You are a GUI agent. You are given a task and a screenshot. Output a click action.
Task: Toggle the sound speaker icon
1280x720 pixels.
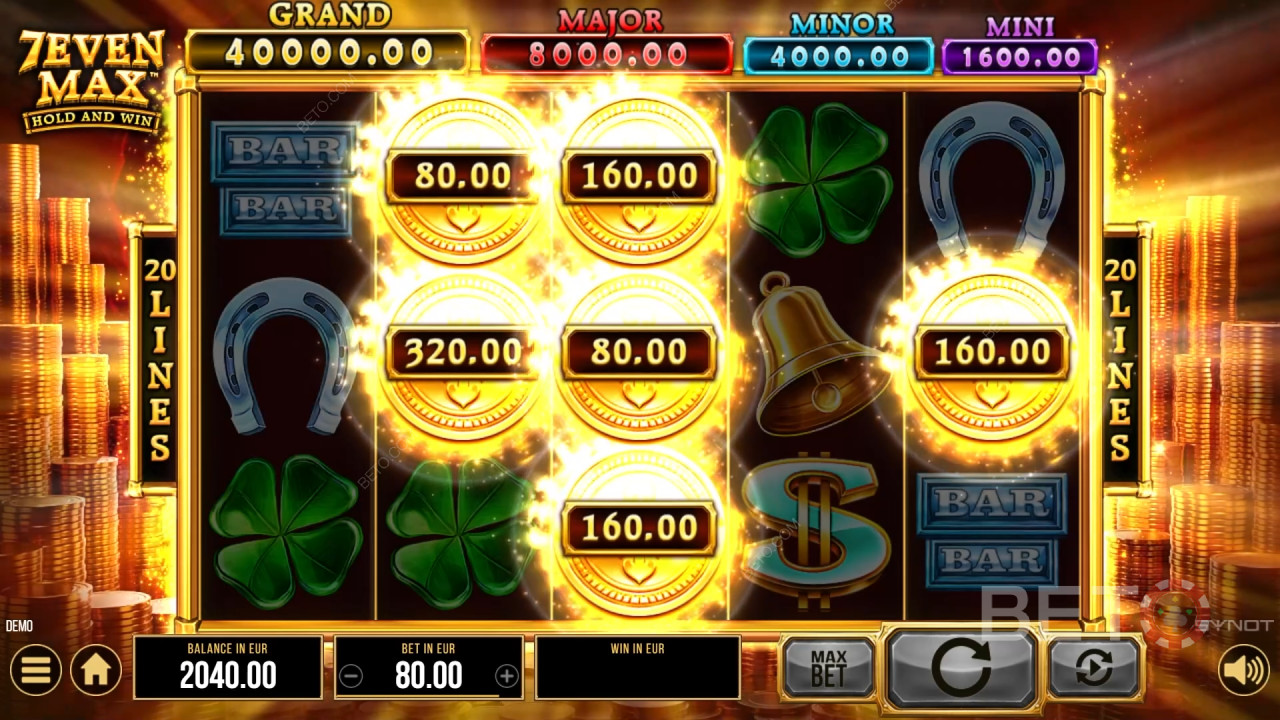coord(1243,670)
